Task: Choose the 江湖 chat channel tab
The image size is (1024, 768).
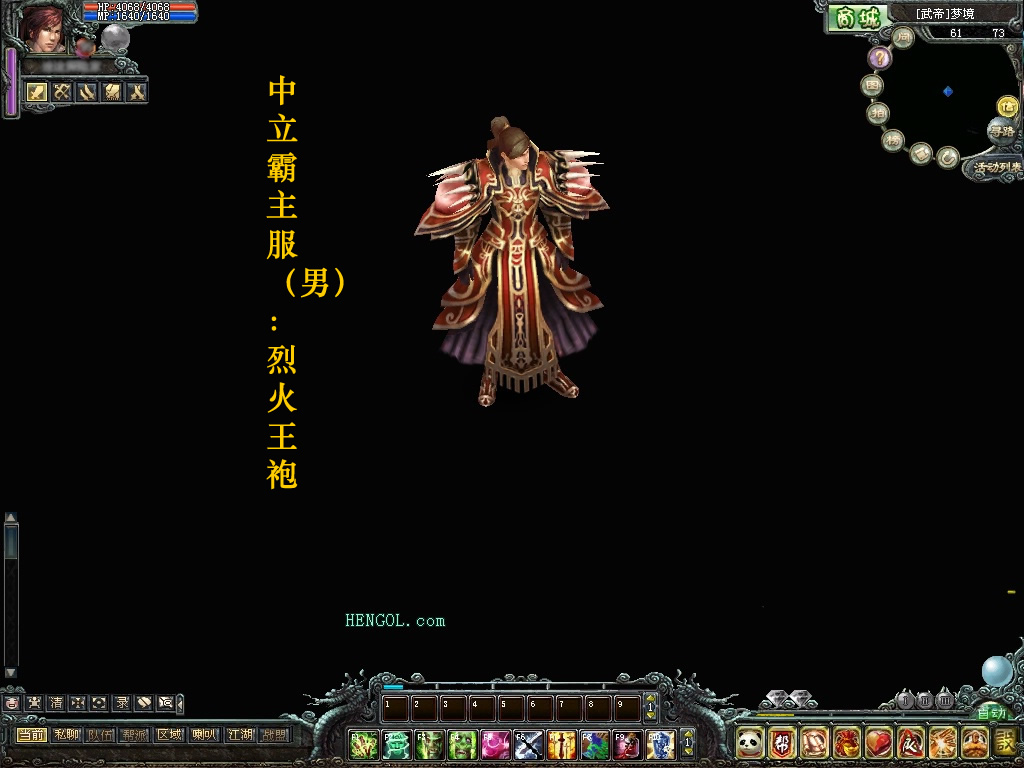Action: [x=240, y=735]
